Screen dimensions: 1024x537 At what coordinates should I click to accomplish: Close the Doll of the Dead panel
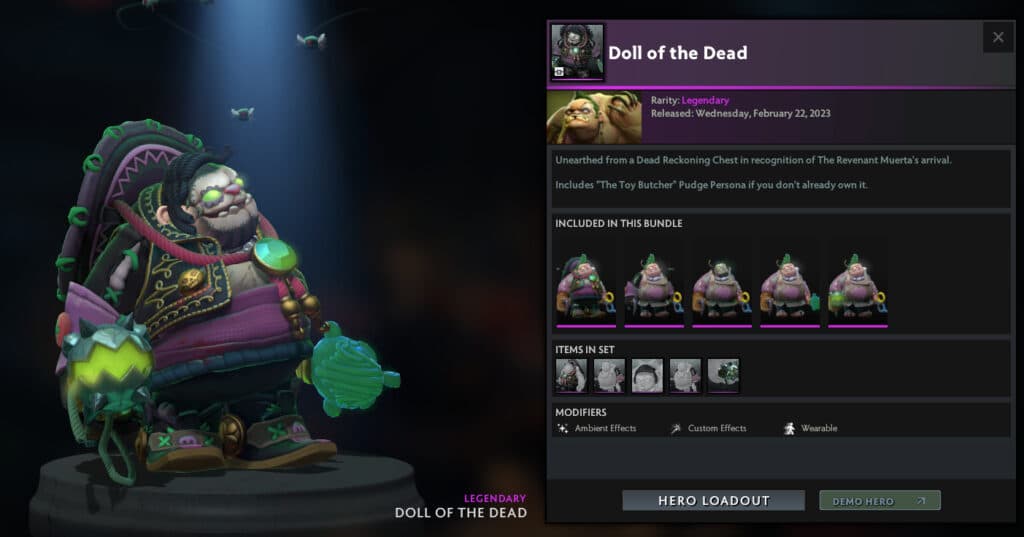tap(998, 38)
